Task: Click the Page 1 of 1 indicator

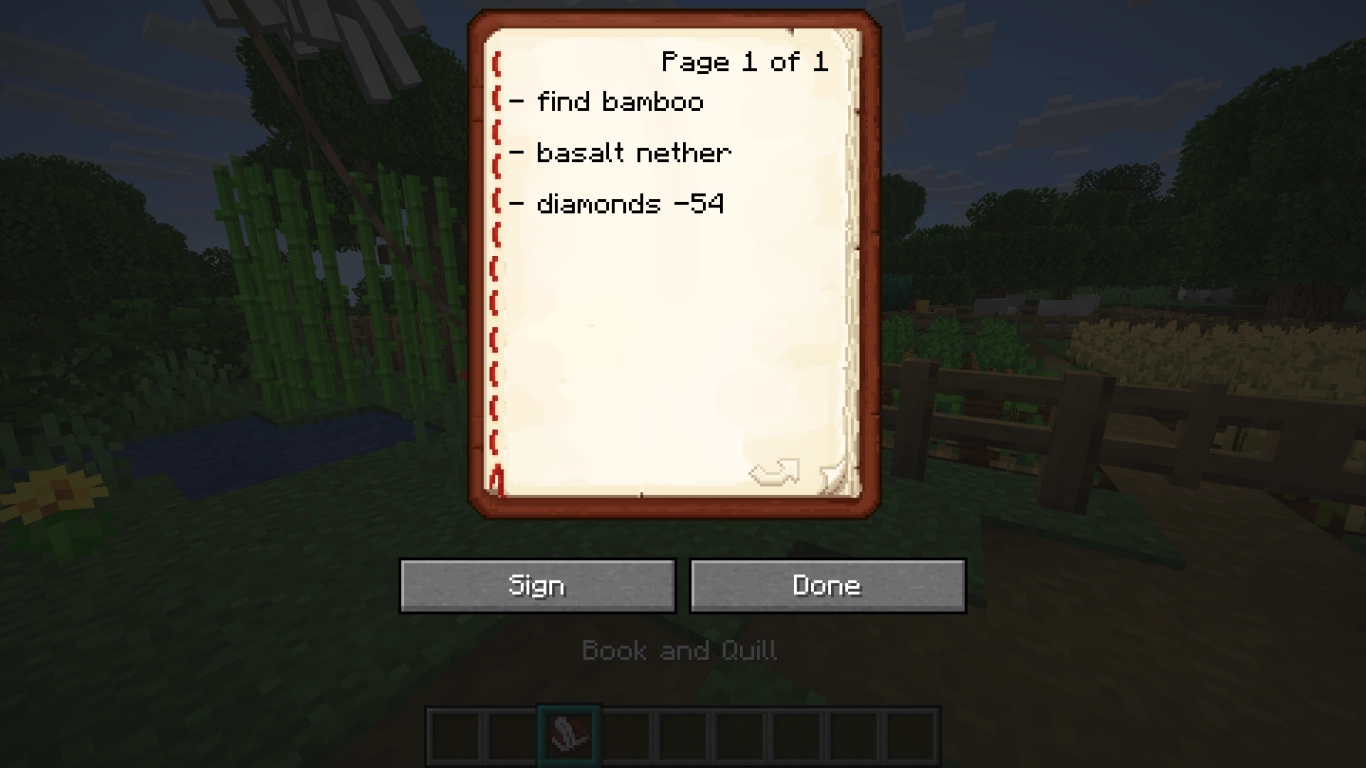Action: [745, 62]
